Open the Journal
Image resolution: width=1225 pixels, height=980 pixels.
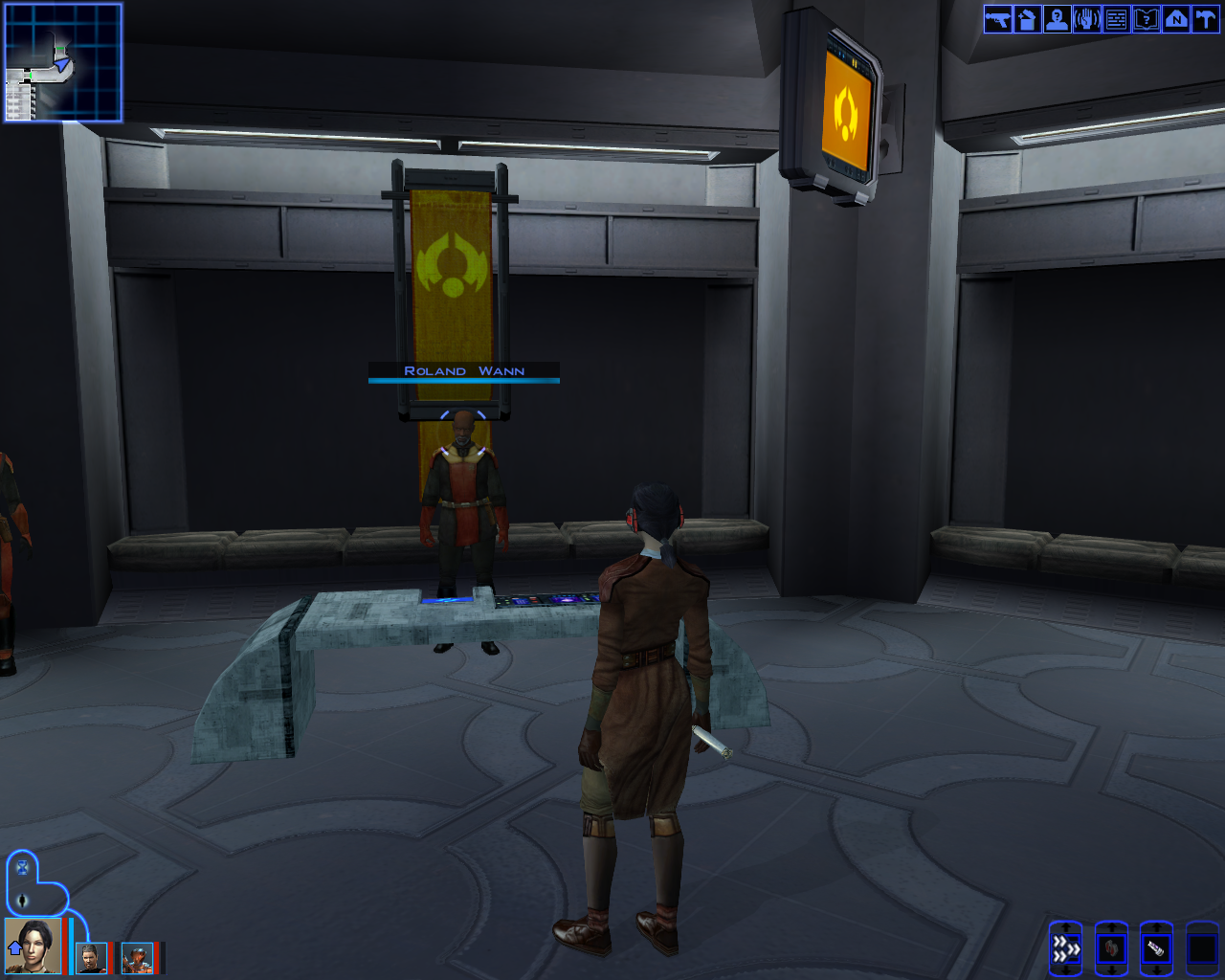[1146, 18]
